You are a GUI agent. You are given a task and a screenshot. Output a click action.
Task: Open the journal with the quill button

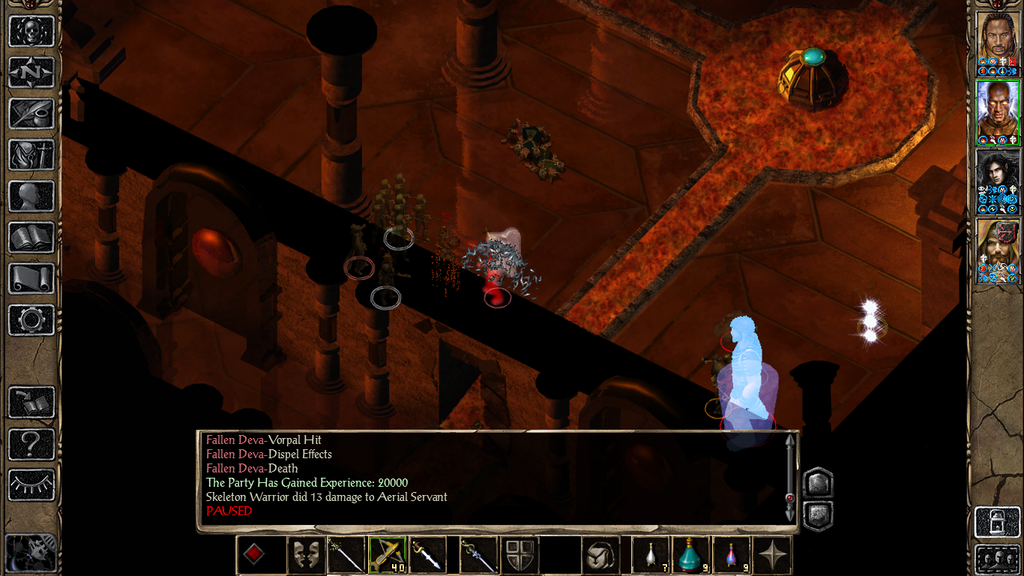click(x=31, y=113)
